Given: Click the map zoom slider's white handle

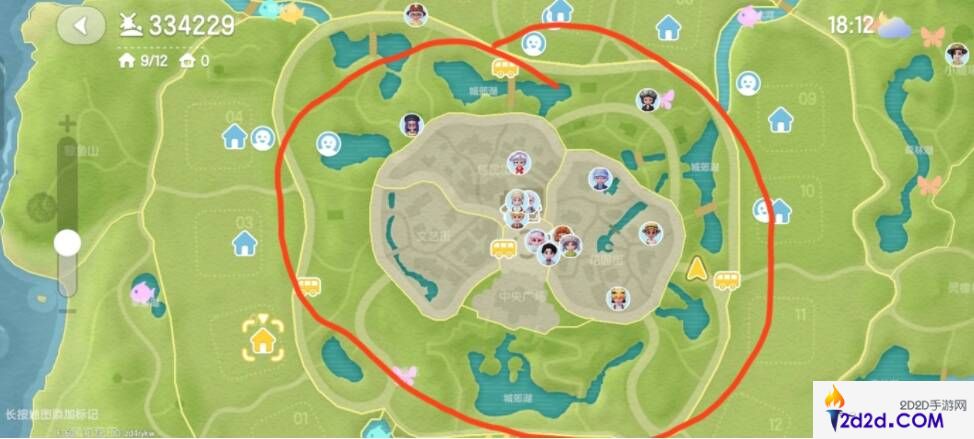Looking at the screenshot, I should pos(68,242).
